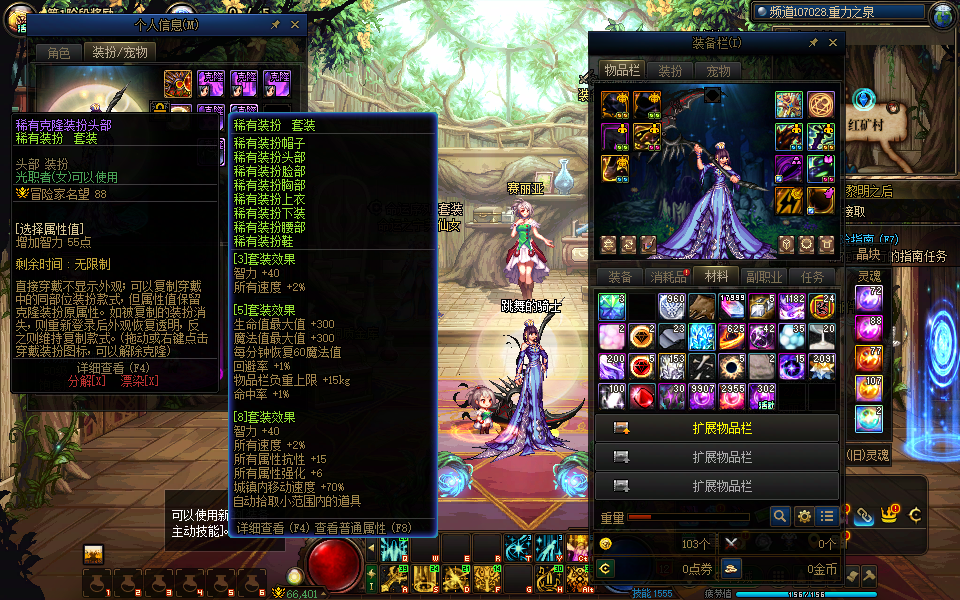
Task: Open the 装扮/宠物 tab
Action: coord(119,52)
